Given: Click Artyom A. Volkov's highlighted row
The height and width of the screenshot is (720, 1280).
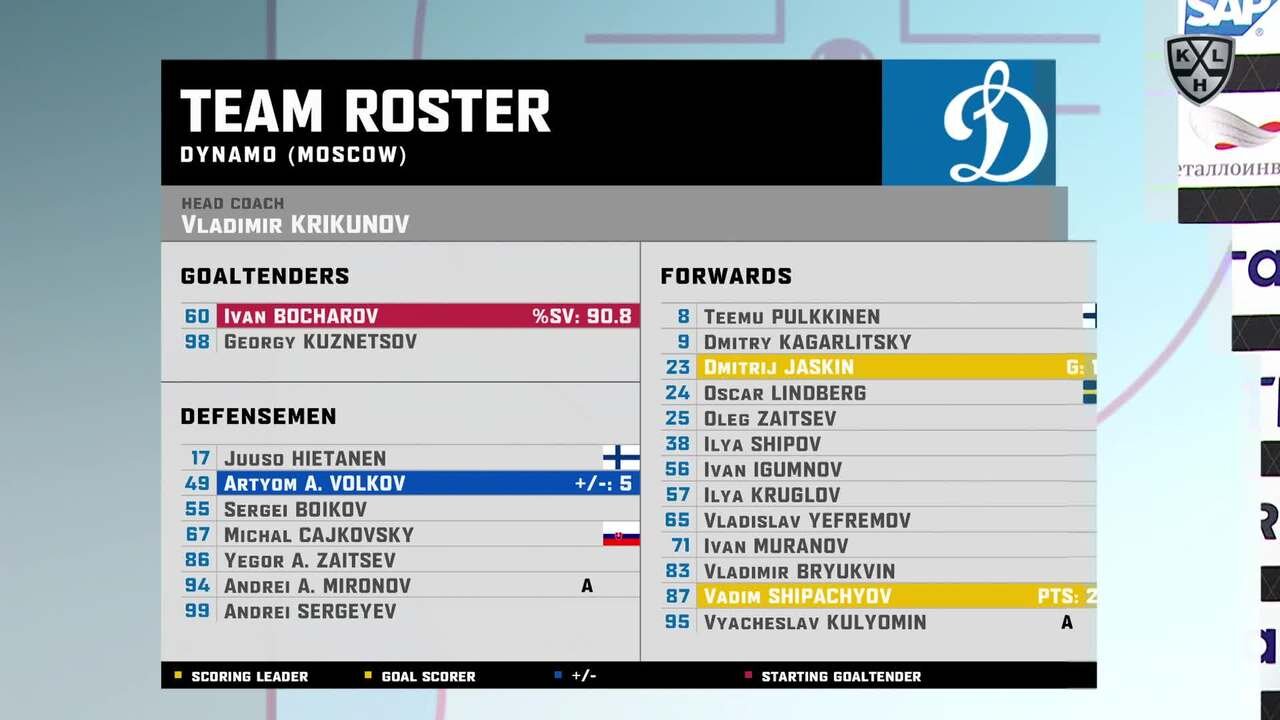Looking at the screenshot, I should 410,484.
